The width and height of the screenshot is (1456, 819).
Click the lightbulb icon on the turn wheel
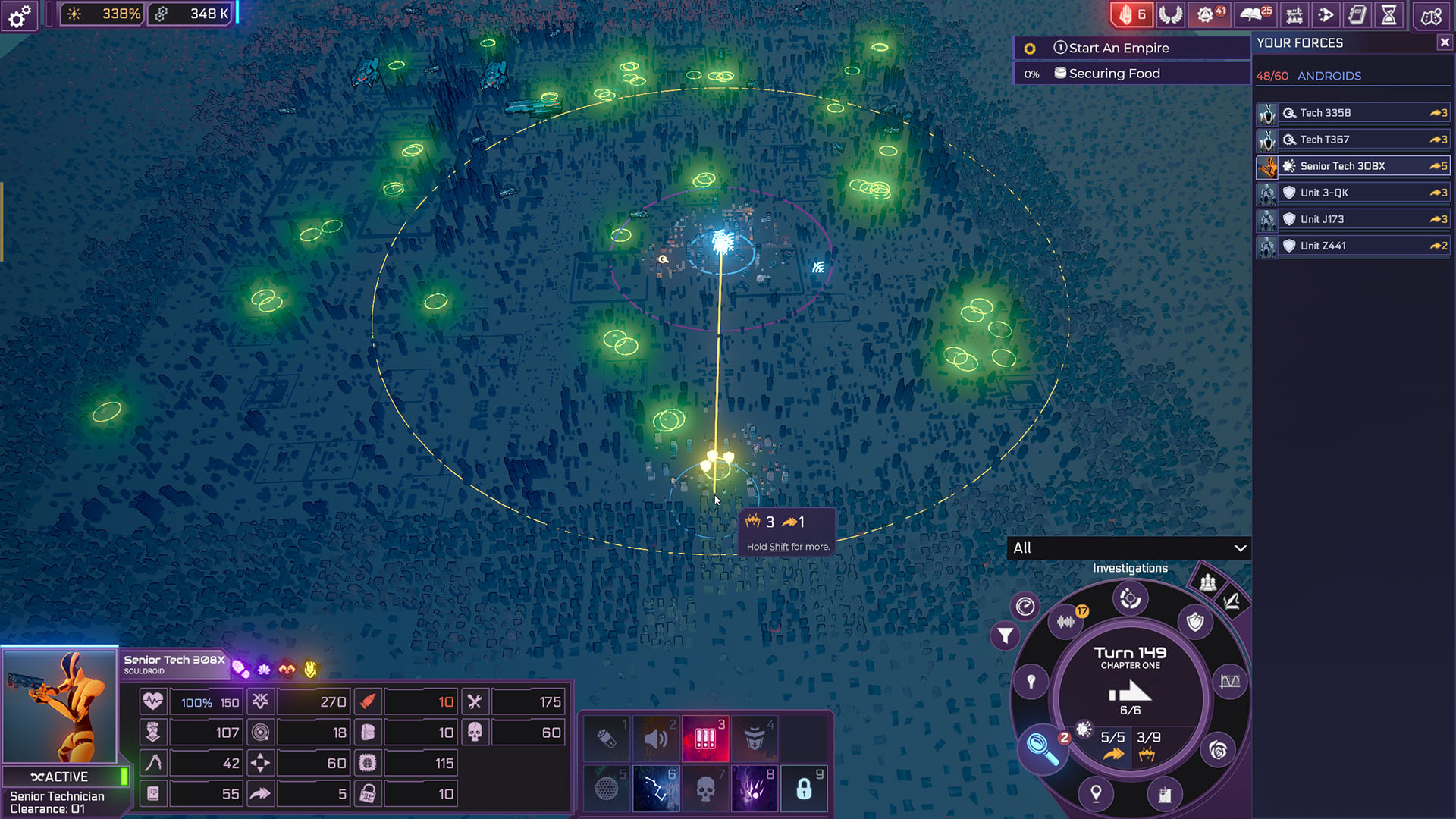click(x=1031, y=679)
